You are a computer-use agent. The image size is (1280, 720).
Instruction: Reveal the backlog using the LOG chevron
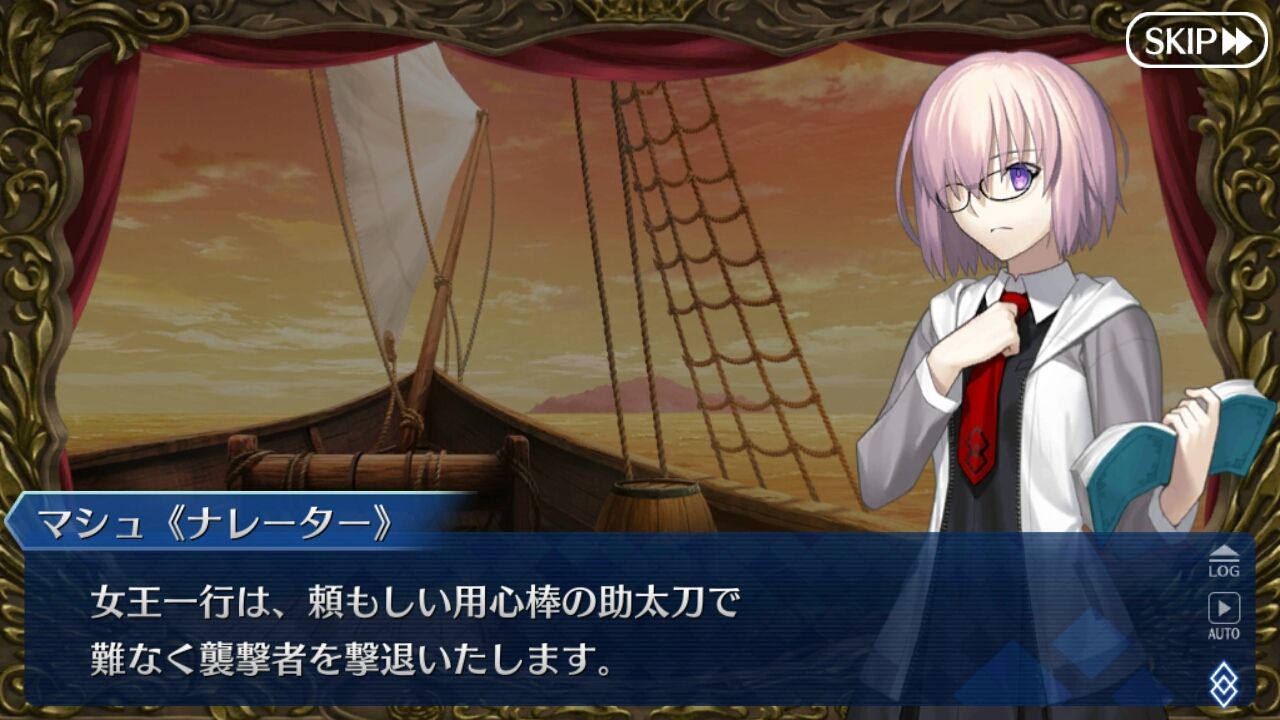[1224, 551]
